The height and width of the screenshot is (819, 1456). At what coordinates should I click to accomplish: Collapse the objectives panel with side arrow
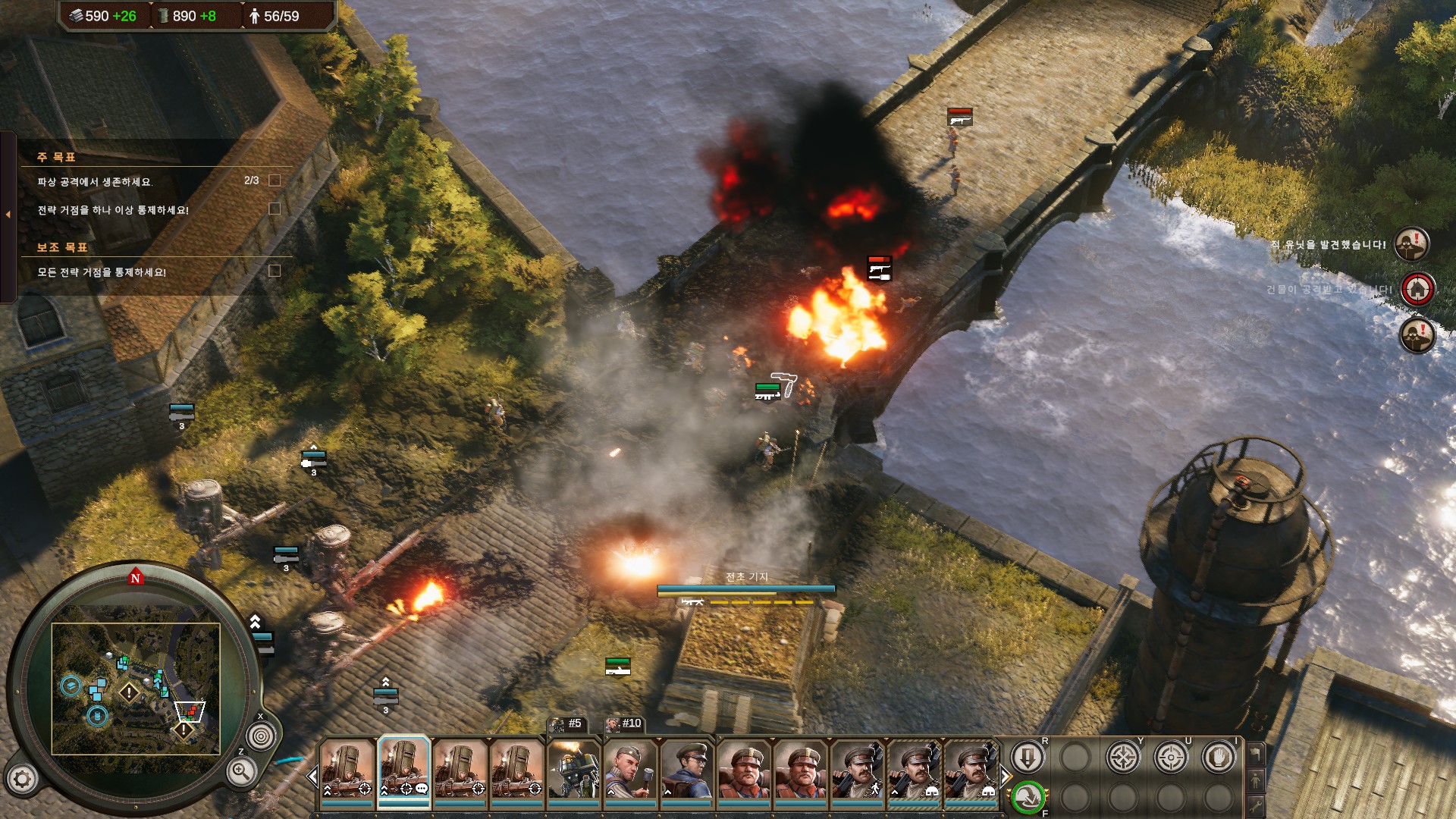tap(8, 215)
